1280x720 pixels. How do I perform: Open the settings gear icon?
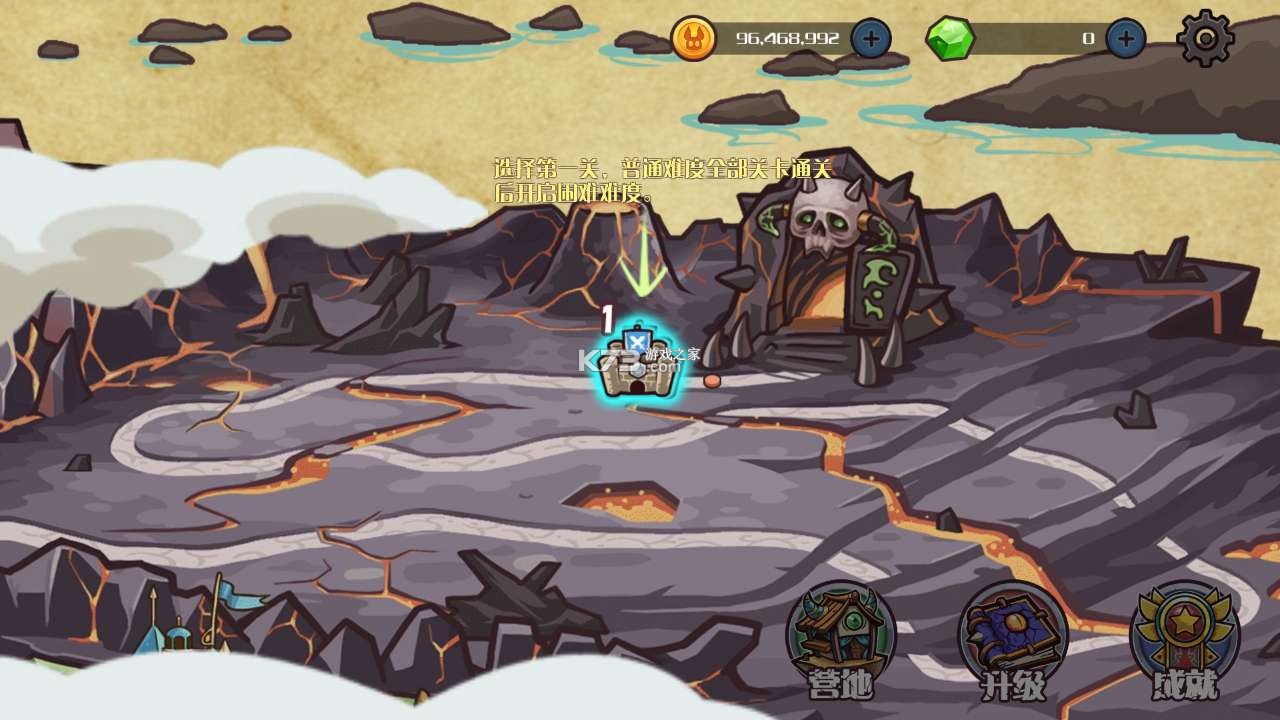click(x=1205, y=40)
